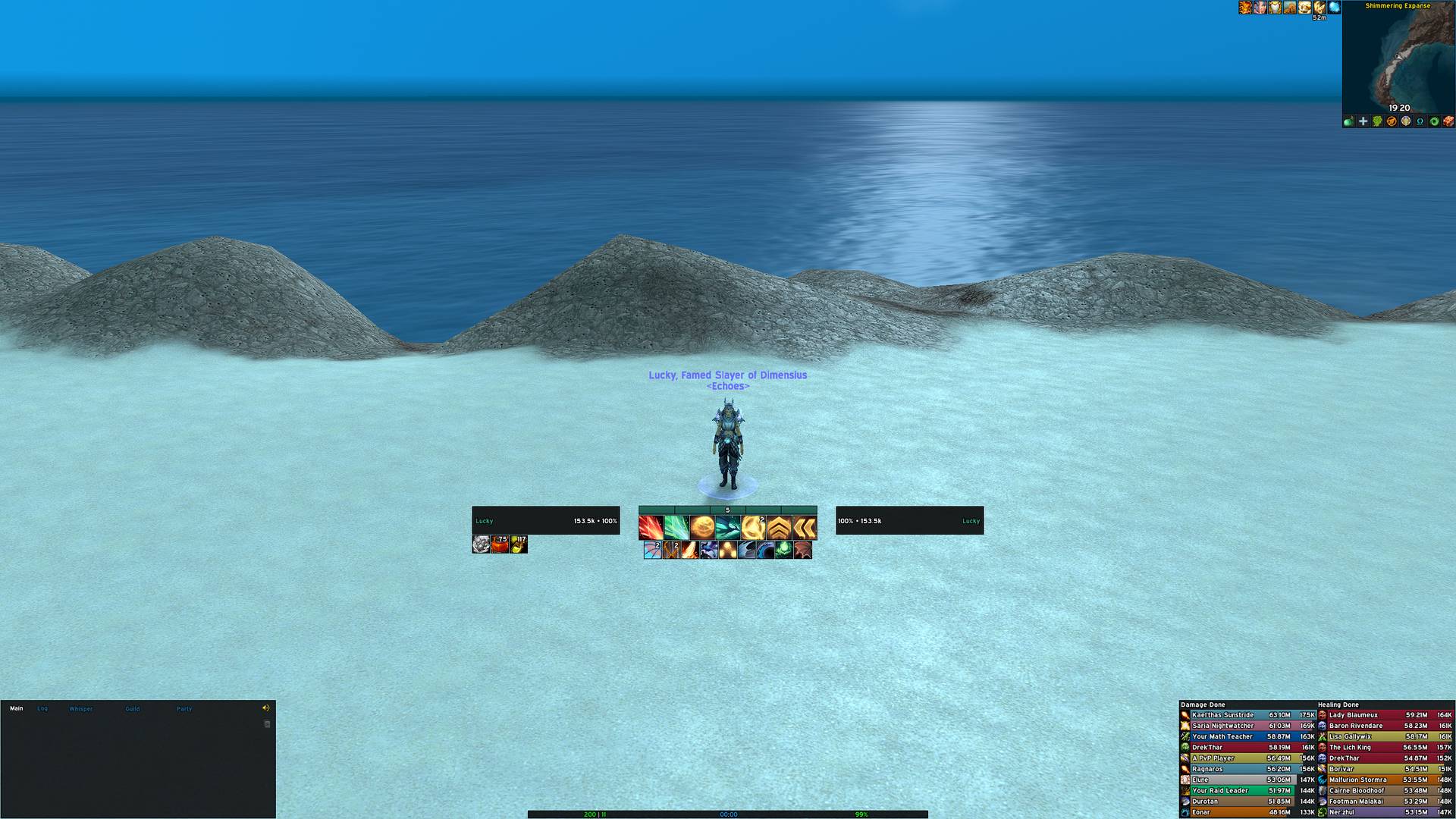
Task: Open the Guild chat tab
Action: 133,708
